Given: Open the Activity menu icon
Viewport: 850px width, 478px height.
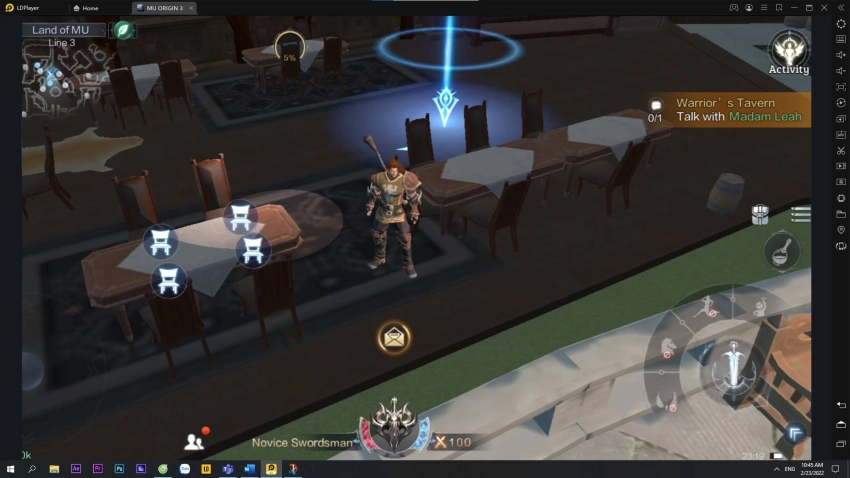Looking at the screenshot, I should (788, 50).
